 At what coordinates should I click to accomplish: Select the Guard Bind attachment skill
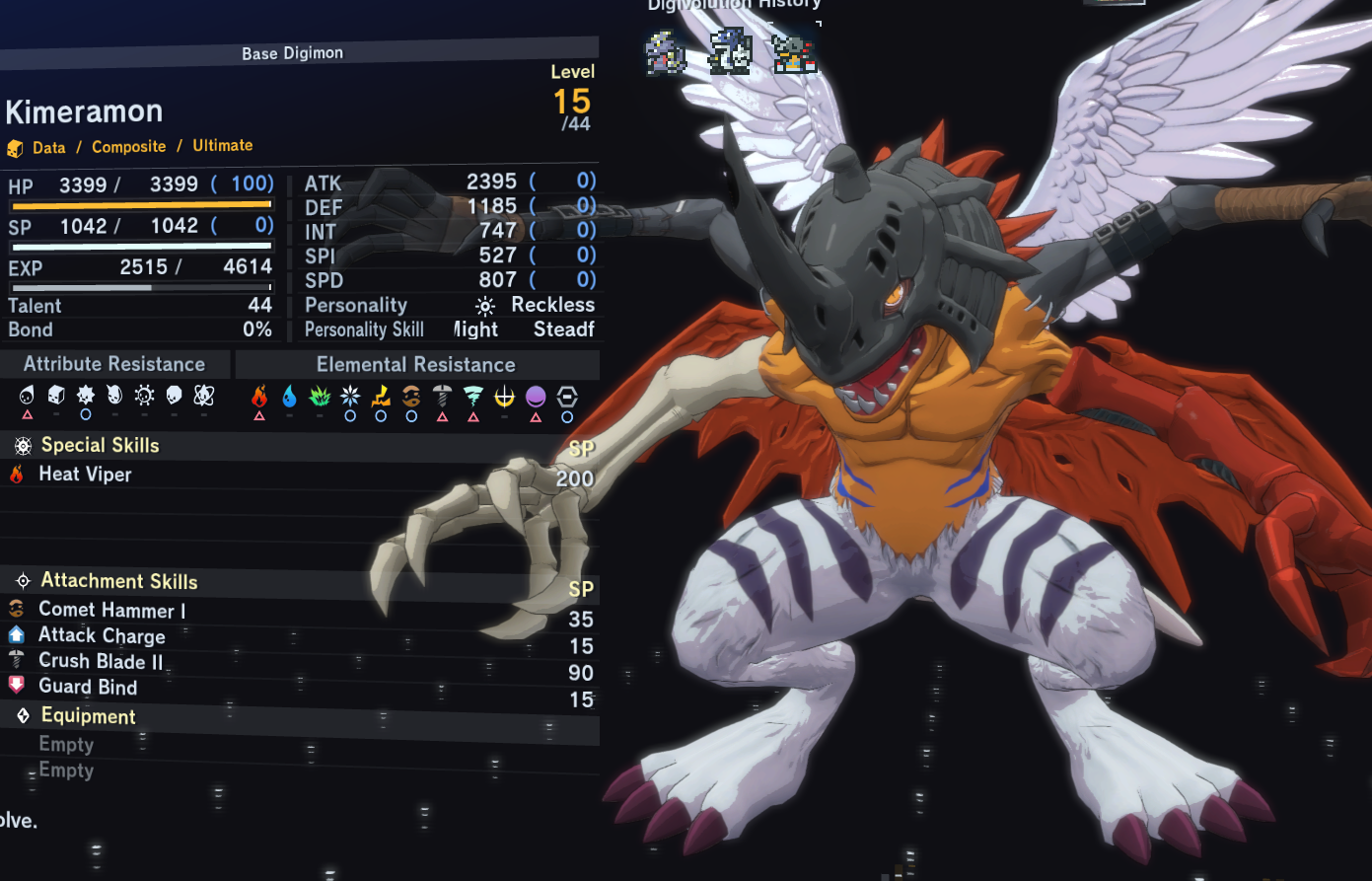point(88,687)
